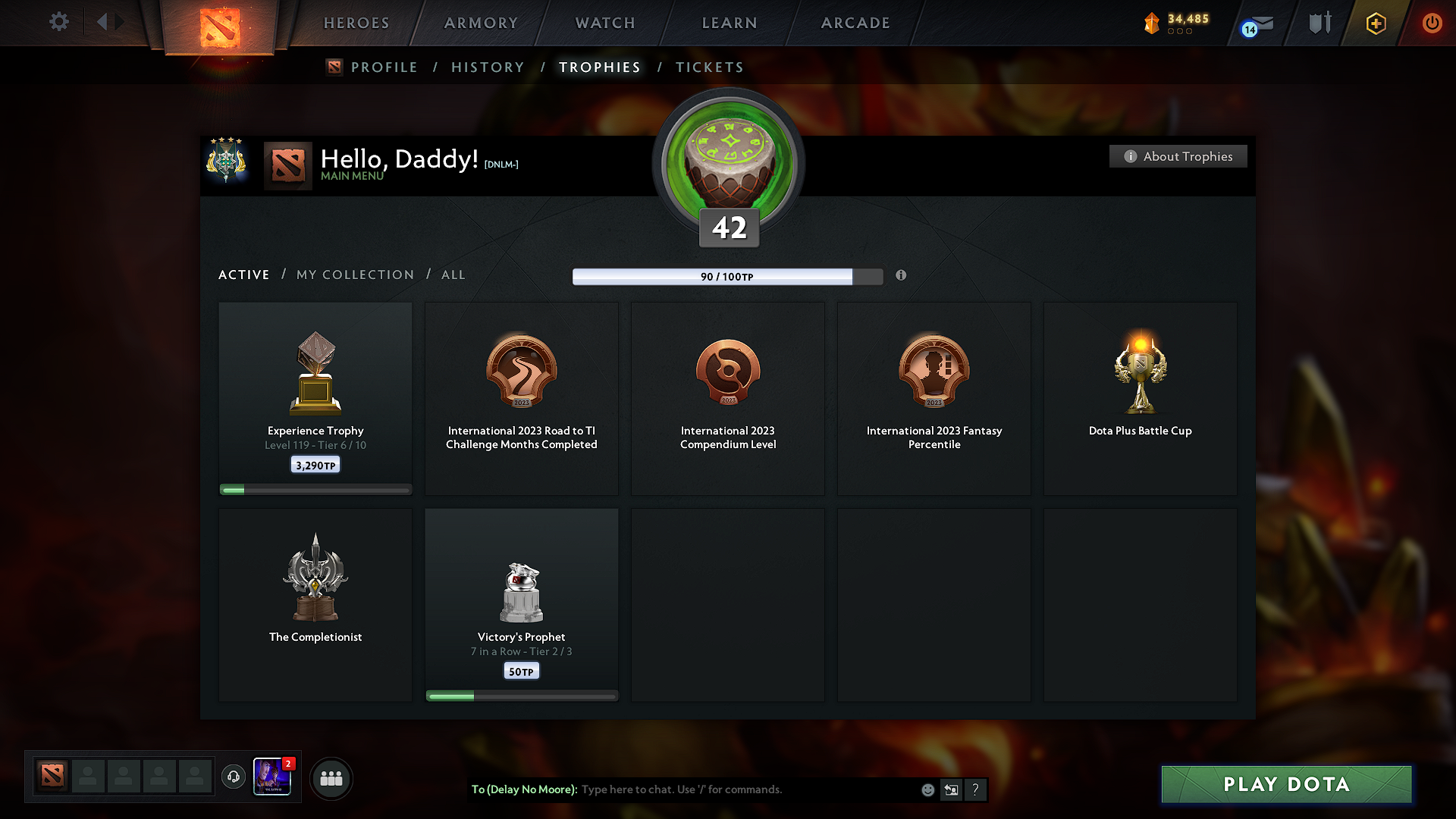Click the shards currency icon

click(1153, 23)
